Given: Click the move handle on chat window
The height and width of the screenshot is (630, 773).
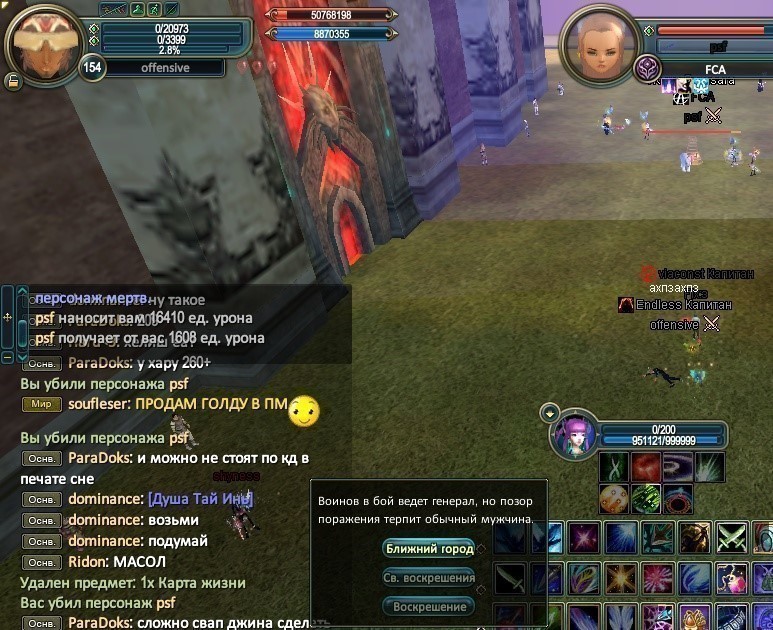Looking at the screenshot, I should (x=8, y=317).
